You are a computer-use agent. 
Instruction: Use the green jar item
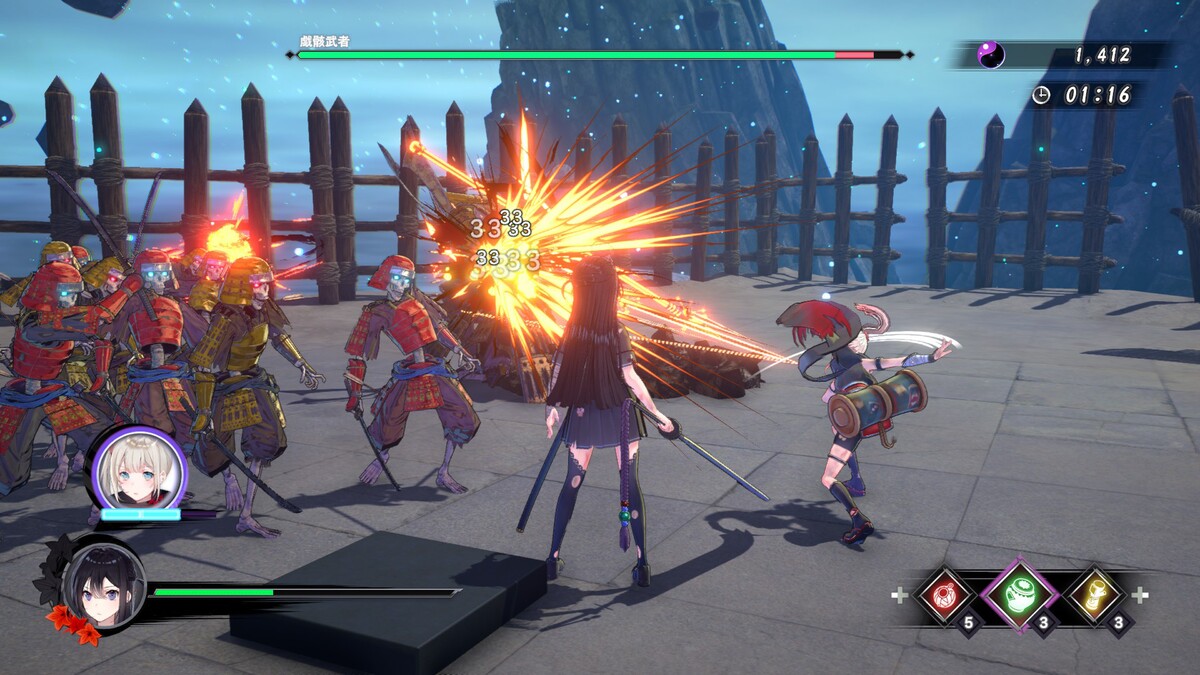pos(1018,595)
